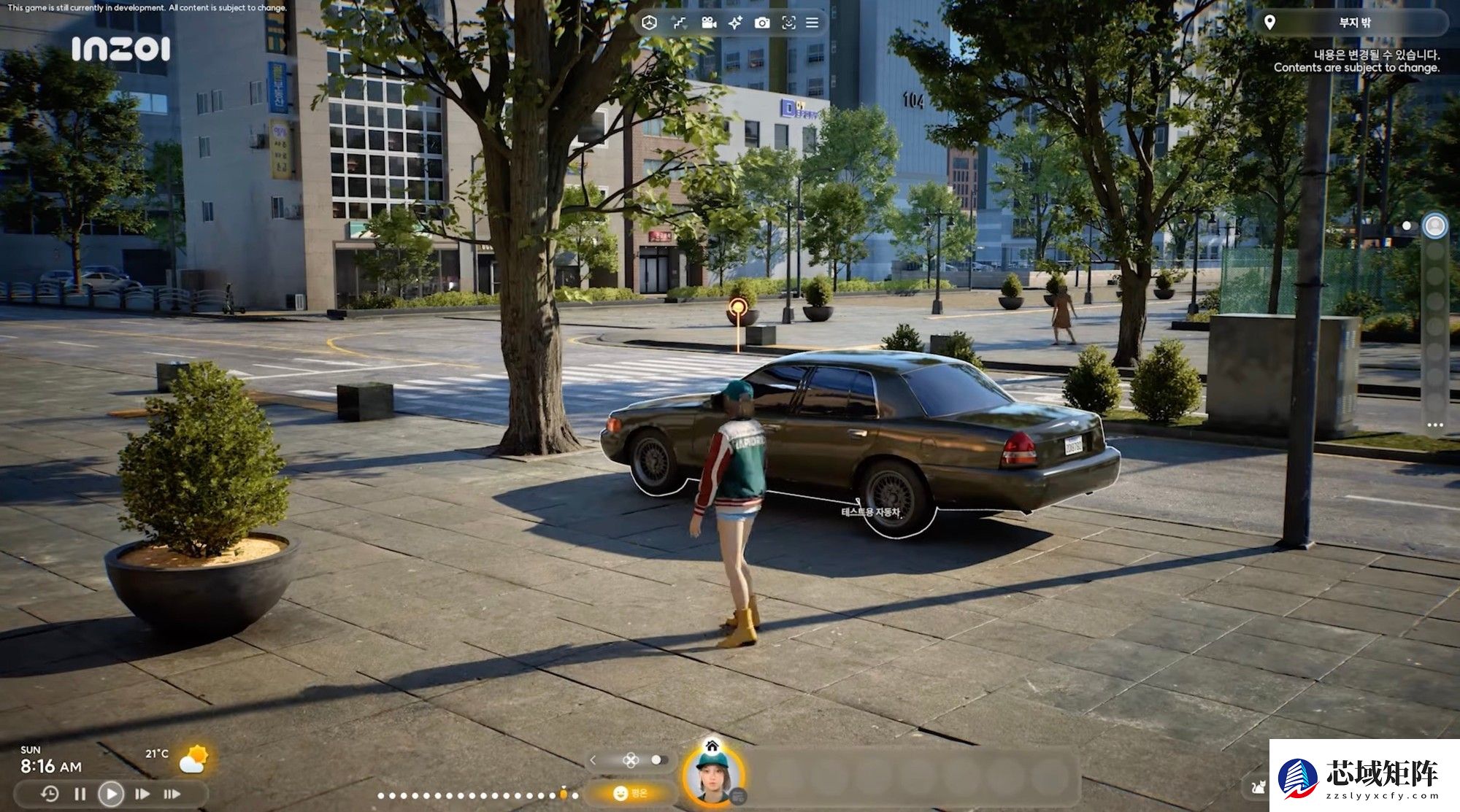
Task: Toggle the face capture icon
Action: (788, 23)
